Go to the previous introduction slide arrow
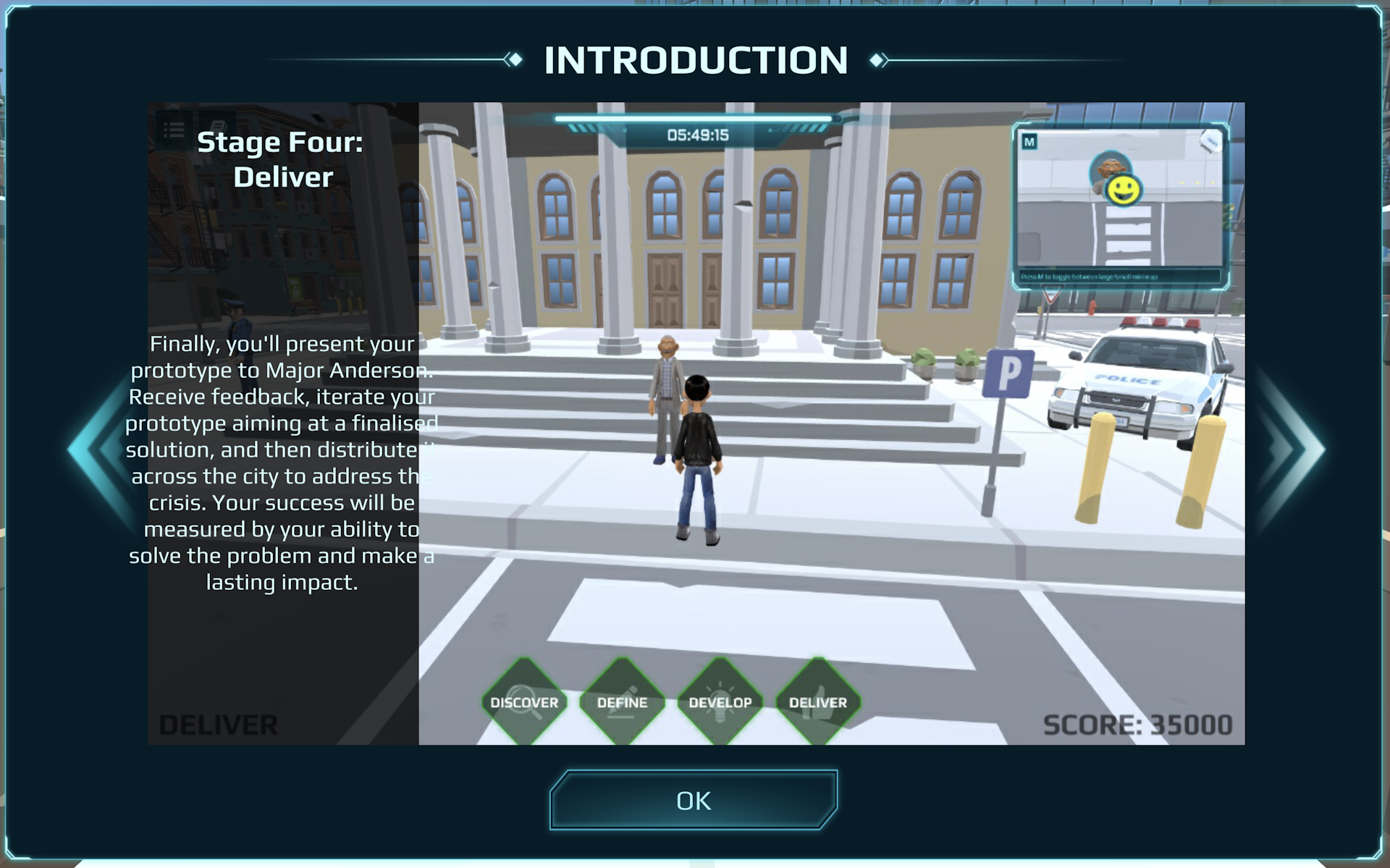 pos(100,449)
